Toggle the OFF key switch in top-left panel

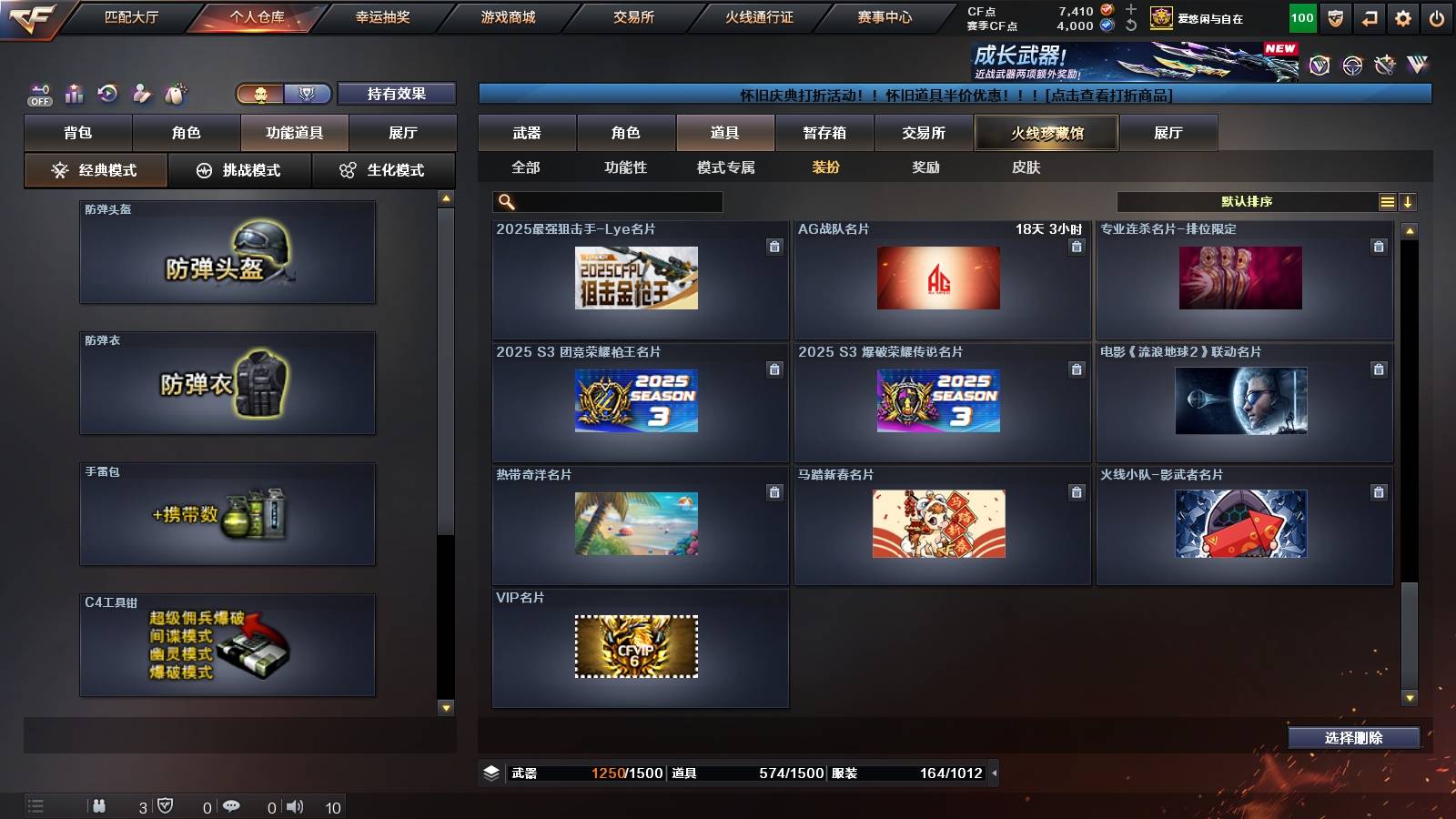38,91
